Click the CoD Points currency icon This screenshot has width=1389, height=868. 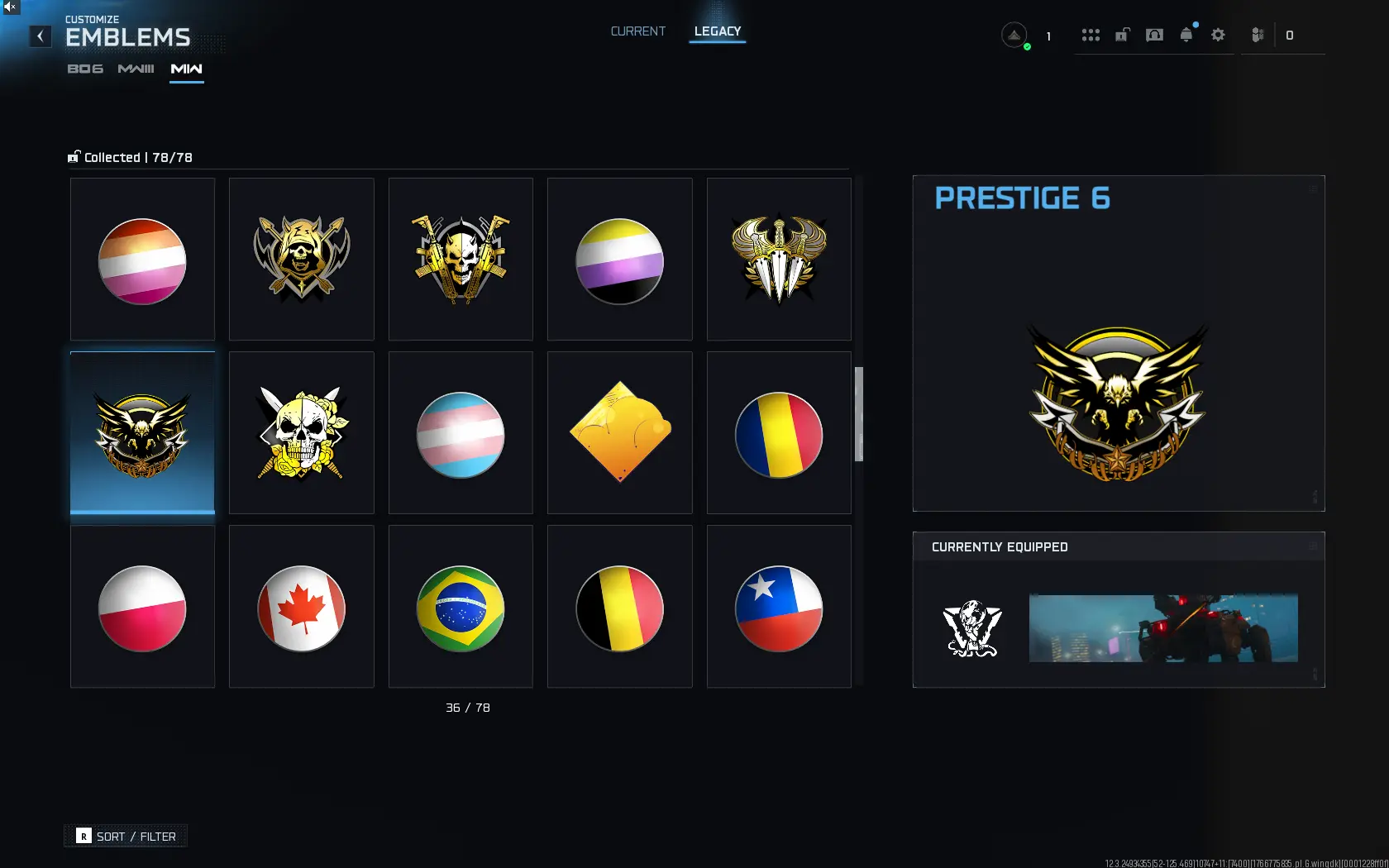[1258, 35]
